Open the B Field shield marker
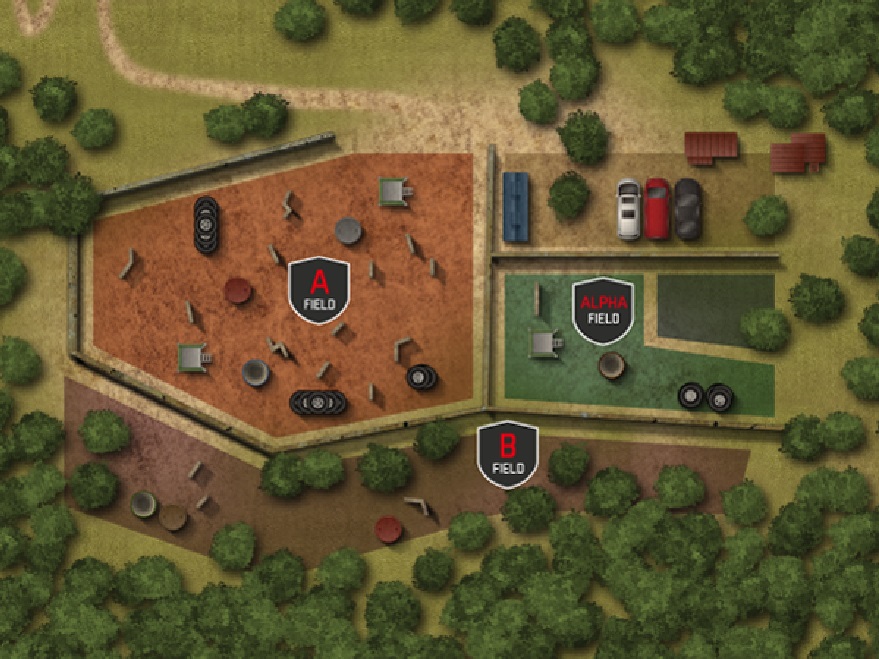Screen dimensions: 879x659 507,455
